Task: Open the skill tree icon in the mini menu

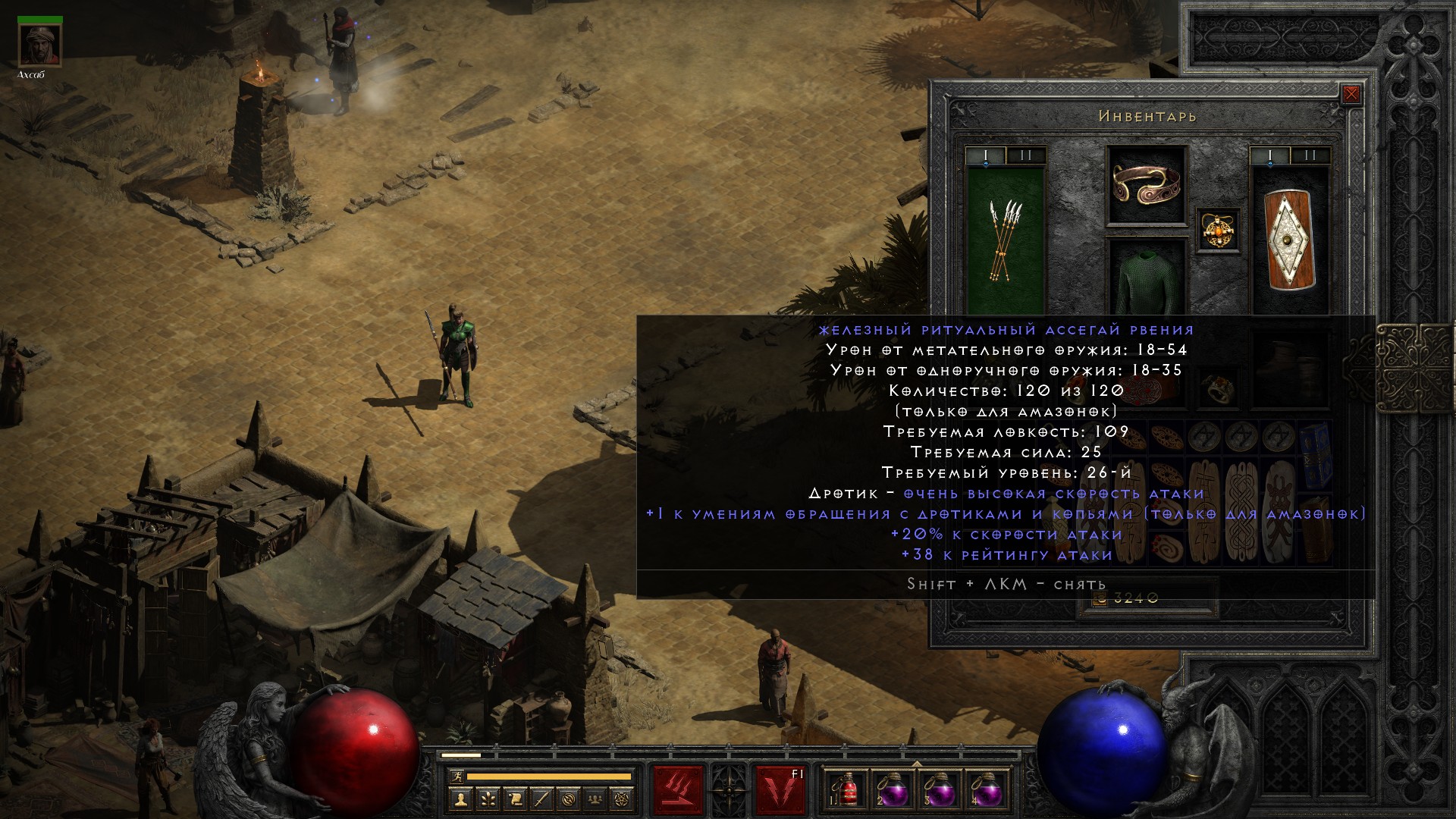Action: point(488,799)
